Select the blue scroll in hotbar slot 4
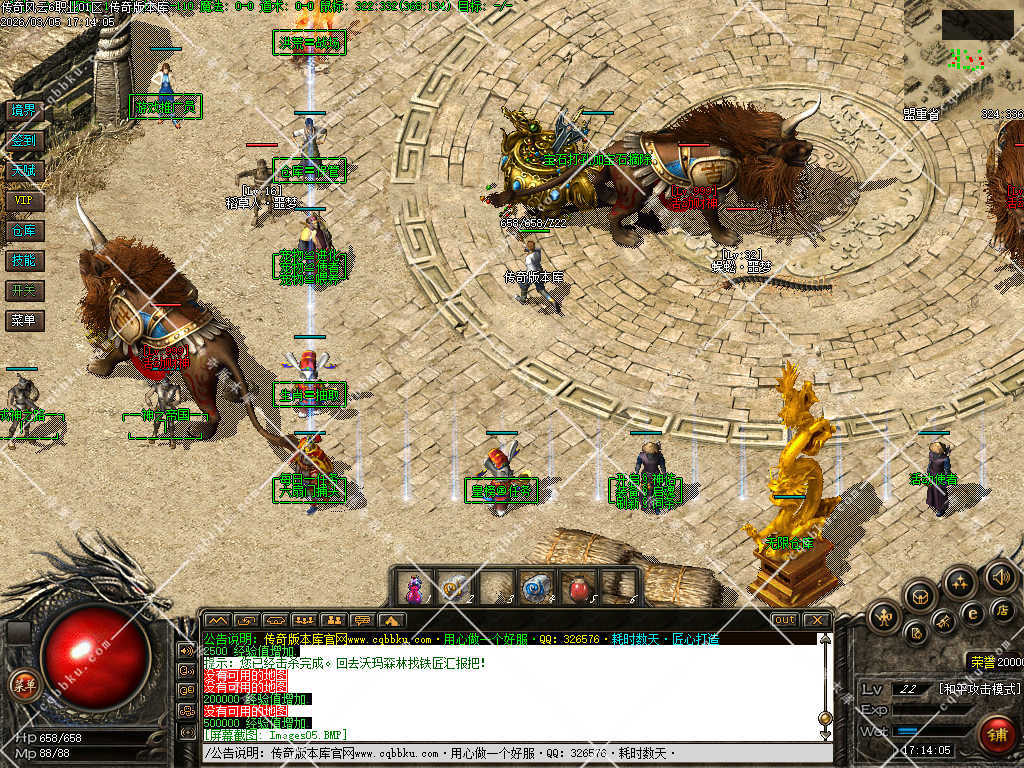The height and width of the screenshot is (768, 1024). [535, 586]
